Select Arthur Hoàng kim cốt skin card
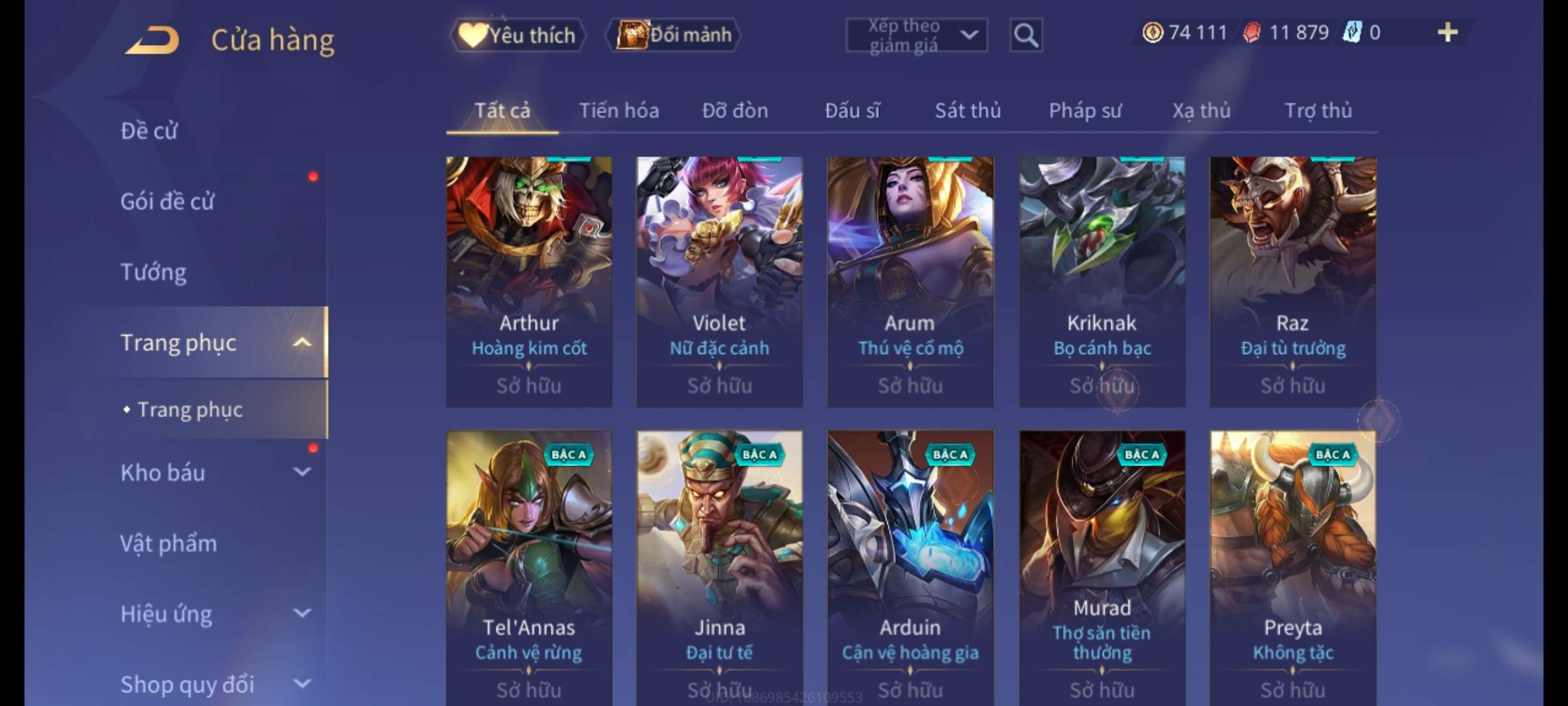1568x706 pixels. point(529,281)
